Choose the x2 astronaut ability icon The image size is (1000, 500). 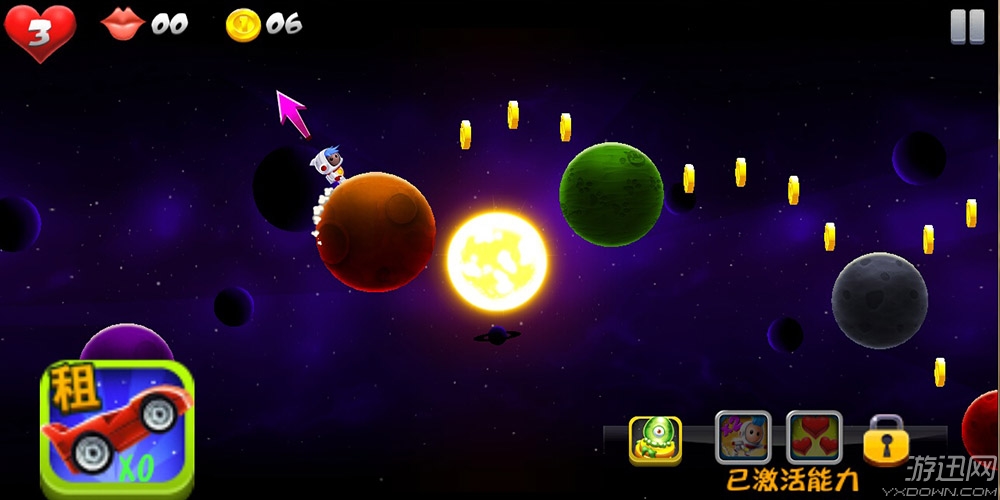(x=742, y=438)
